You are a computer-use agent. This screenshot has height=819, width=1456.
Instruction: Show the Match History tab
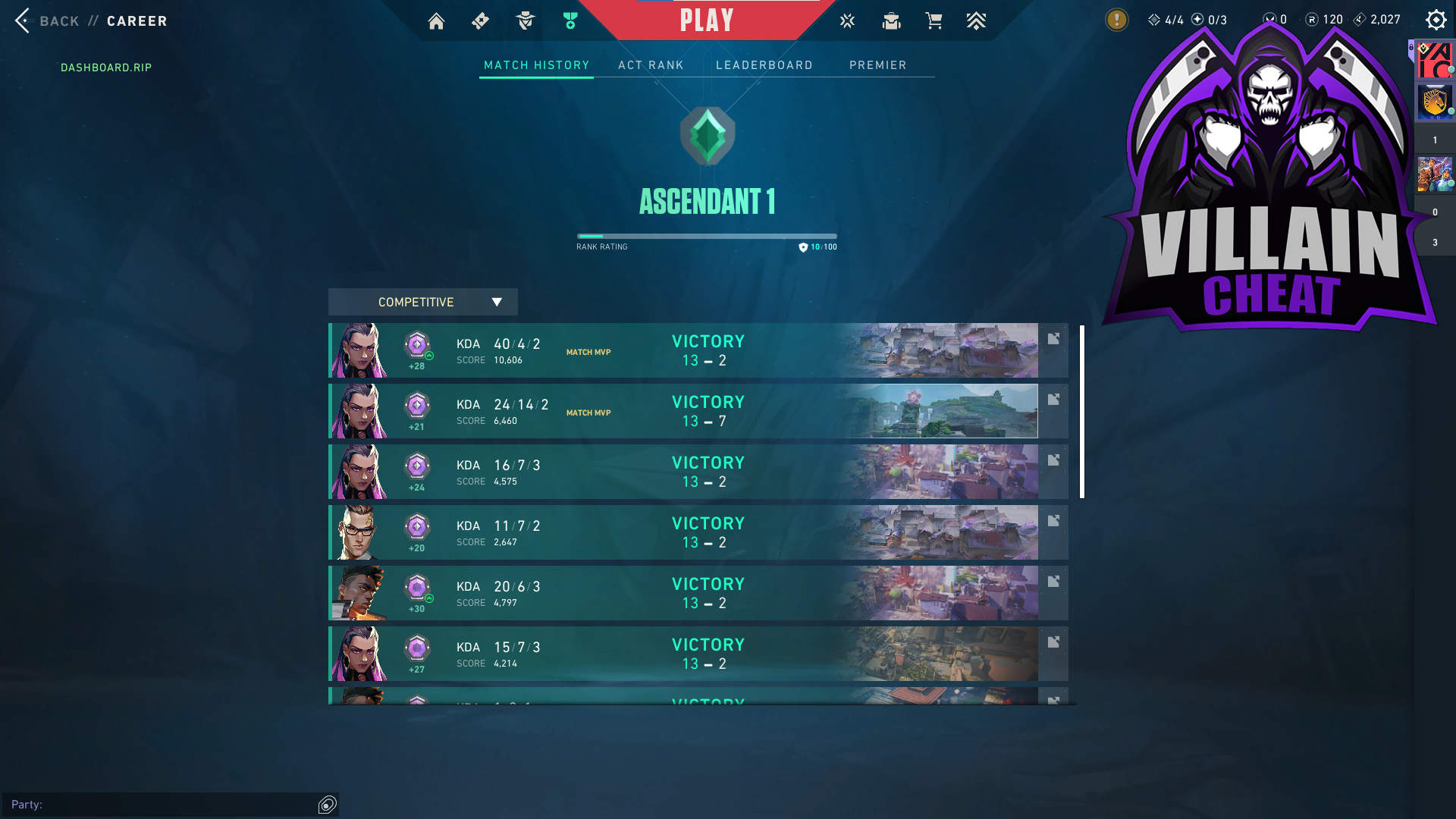536,65
